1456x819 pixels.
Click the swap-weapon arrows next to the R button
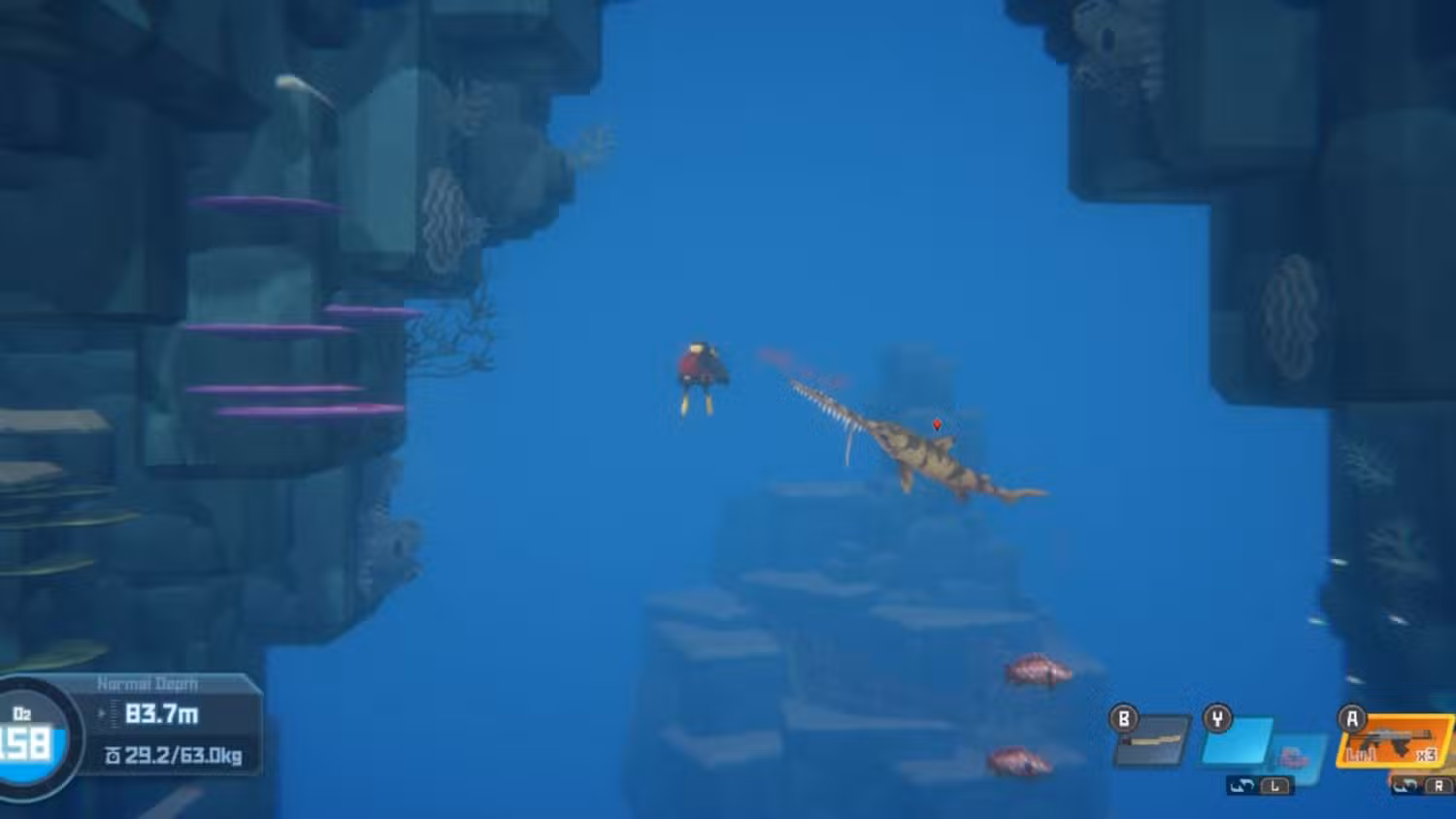click(x=1405, y=786)
